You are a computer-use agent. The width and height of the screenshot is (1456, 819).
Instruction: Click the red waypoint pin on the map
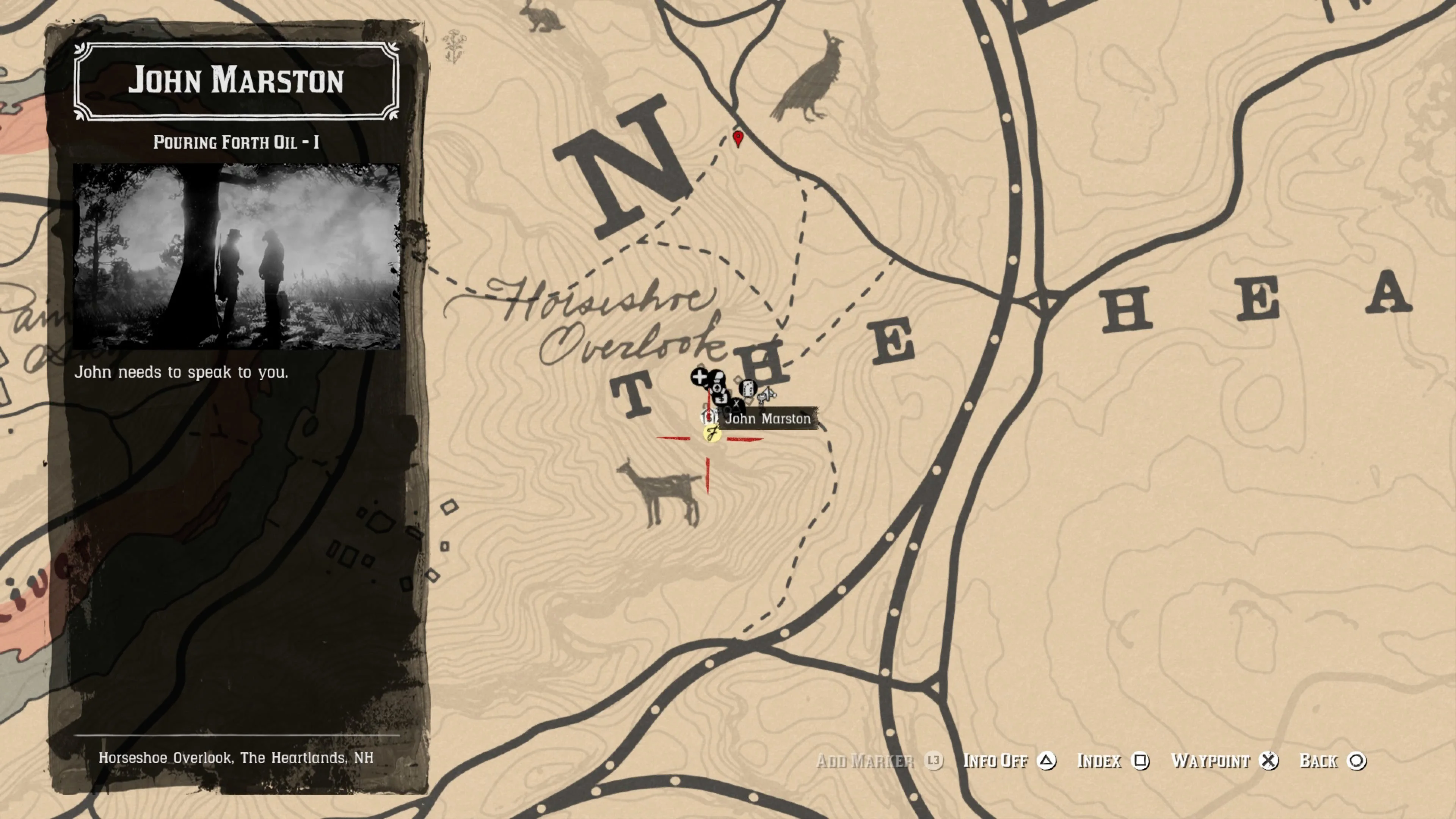737,138
